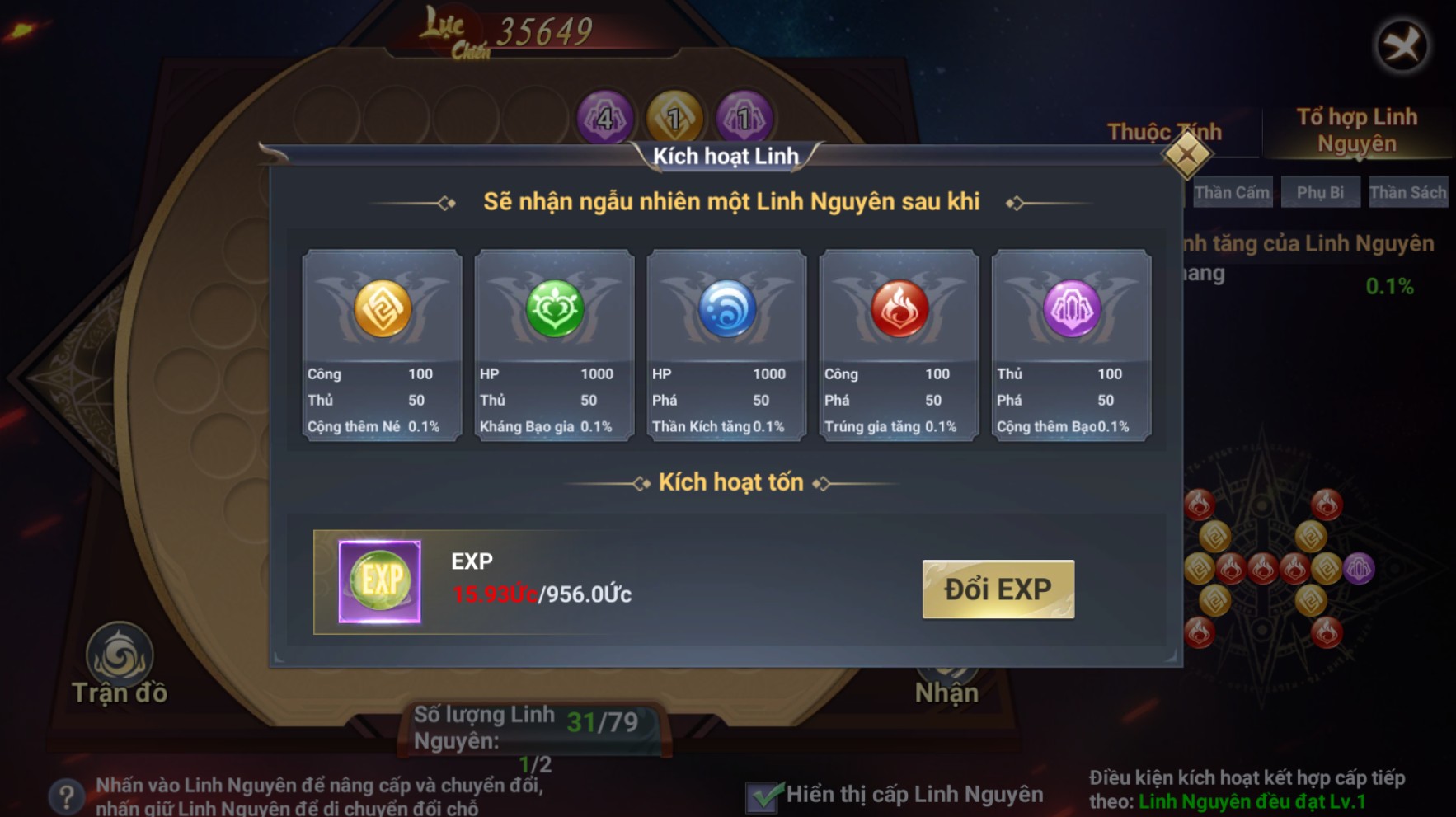The image size is (1456, 817).
Task: Select the purple Thủ Linh Nguyên card
Action: (1071, 345)
